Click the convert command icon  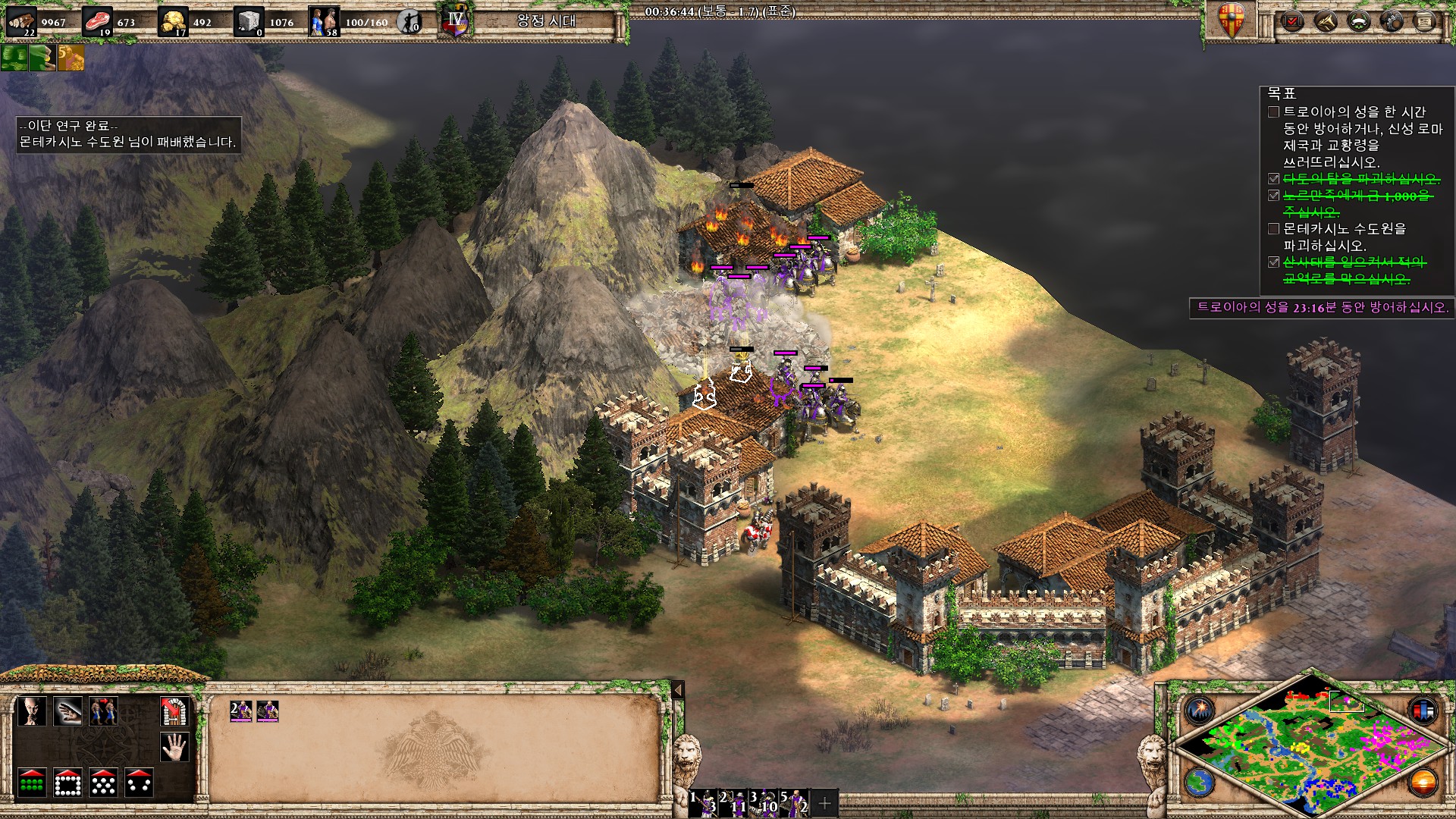32,711
